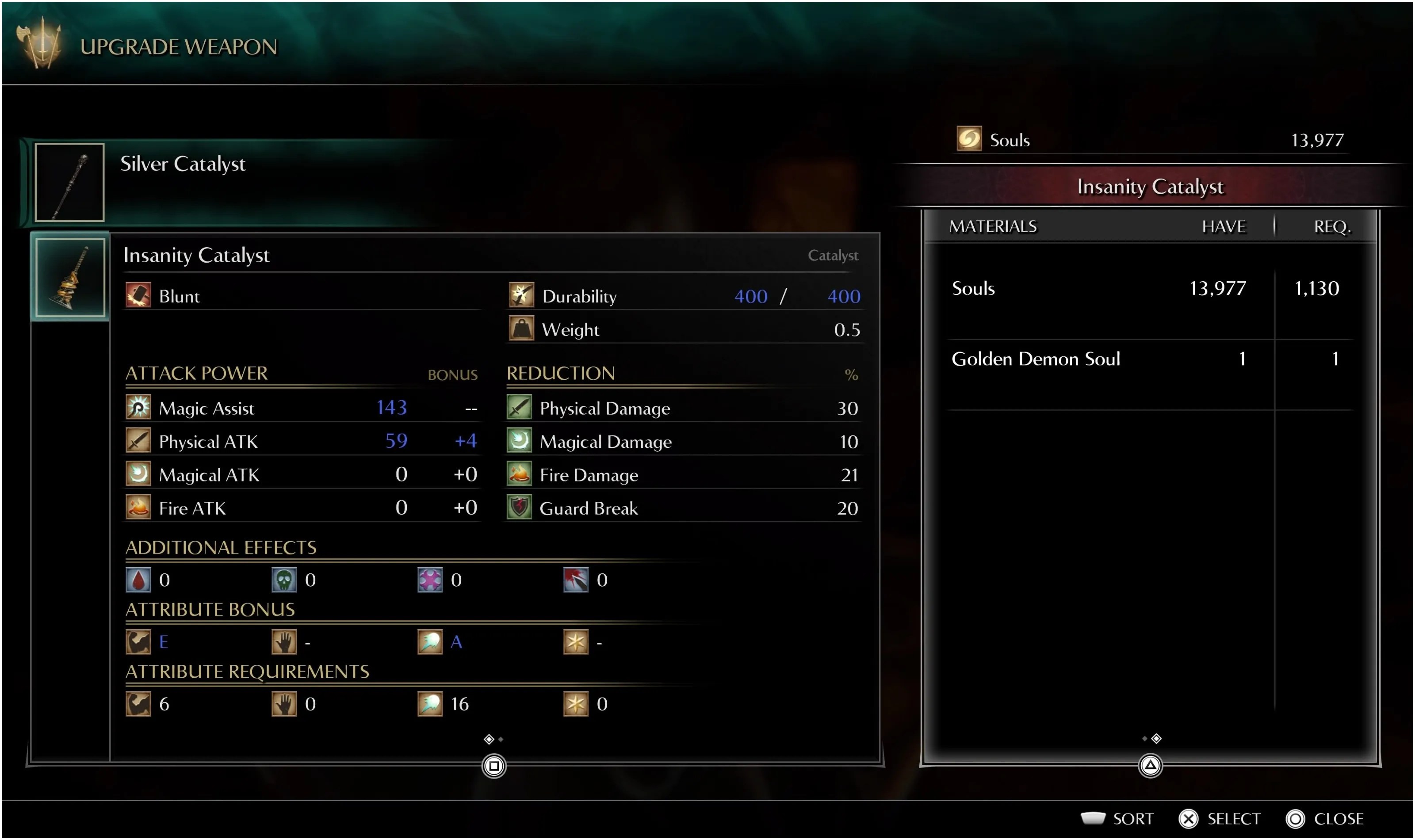Switch materials page using right diamond marker

(x=1156, y=738)
